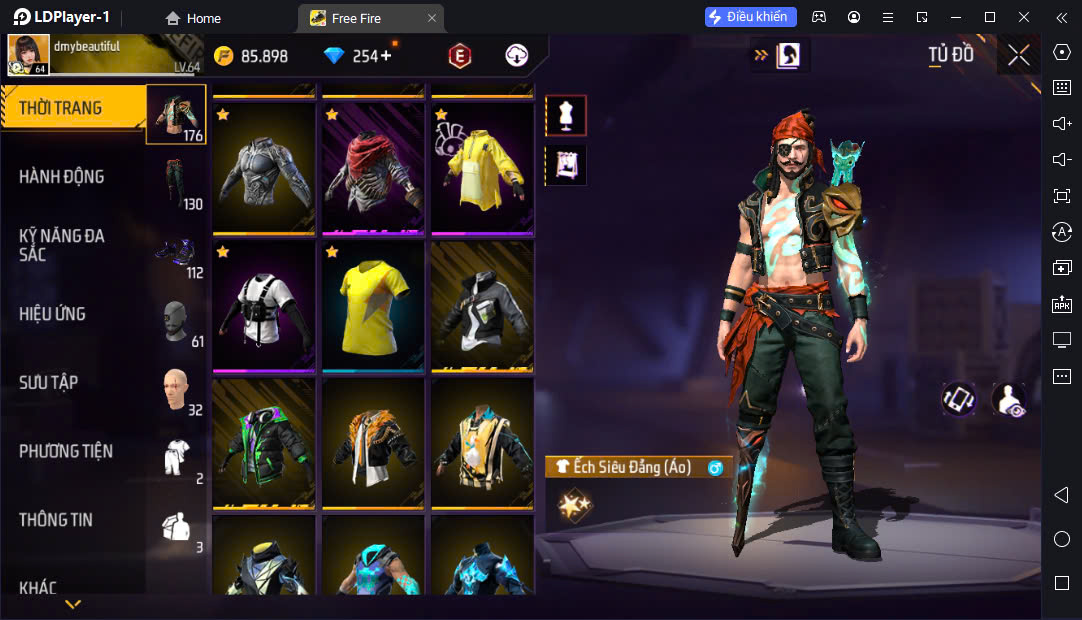Choose the Hiệu Ứng category
Viewport: 1082px width, 620px height.
click(x=75, y=314)
